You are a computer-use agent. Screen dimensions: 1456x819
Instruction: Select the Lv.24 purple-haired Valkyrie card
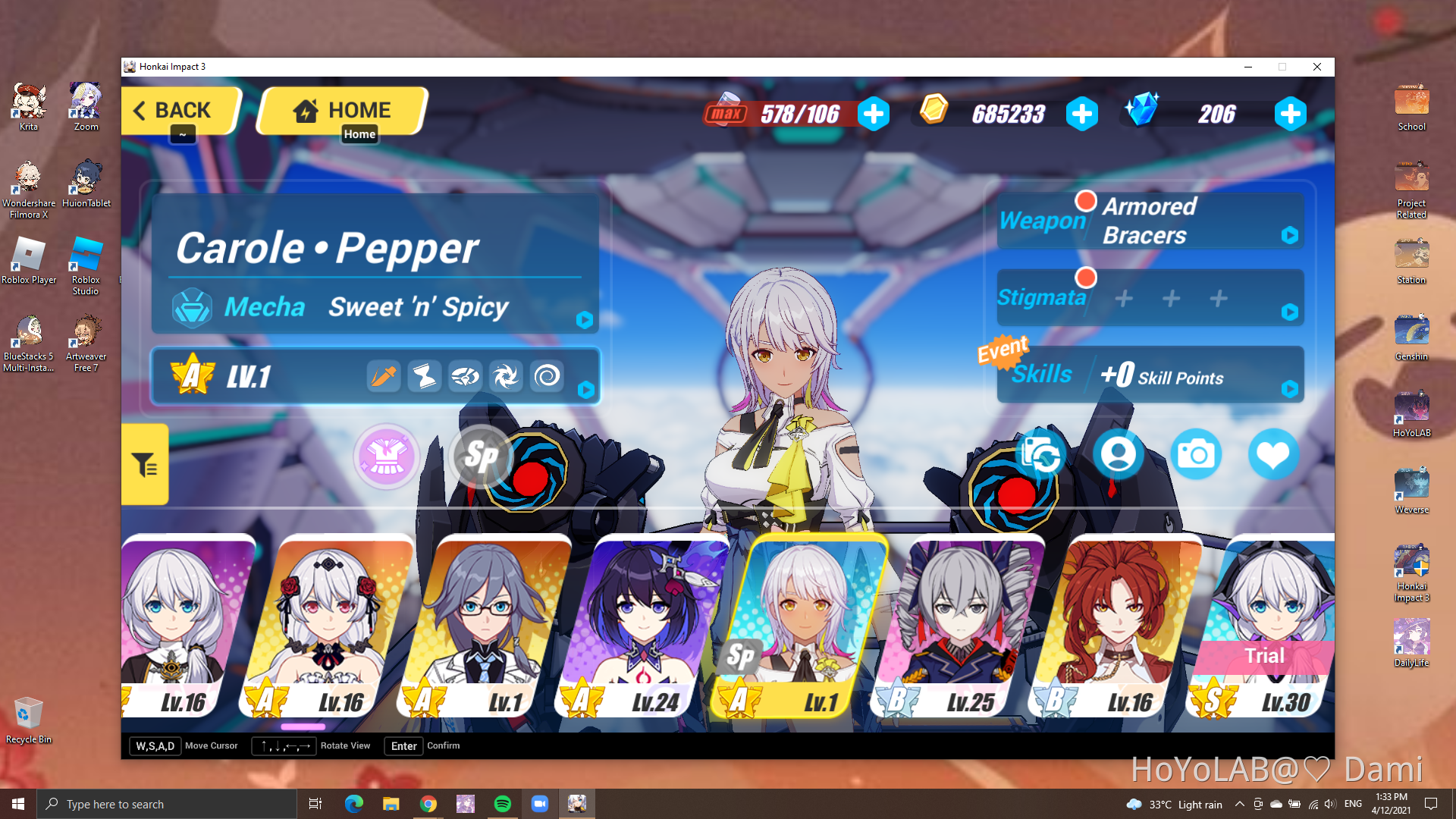[x=648, y=622]
